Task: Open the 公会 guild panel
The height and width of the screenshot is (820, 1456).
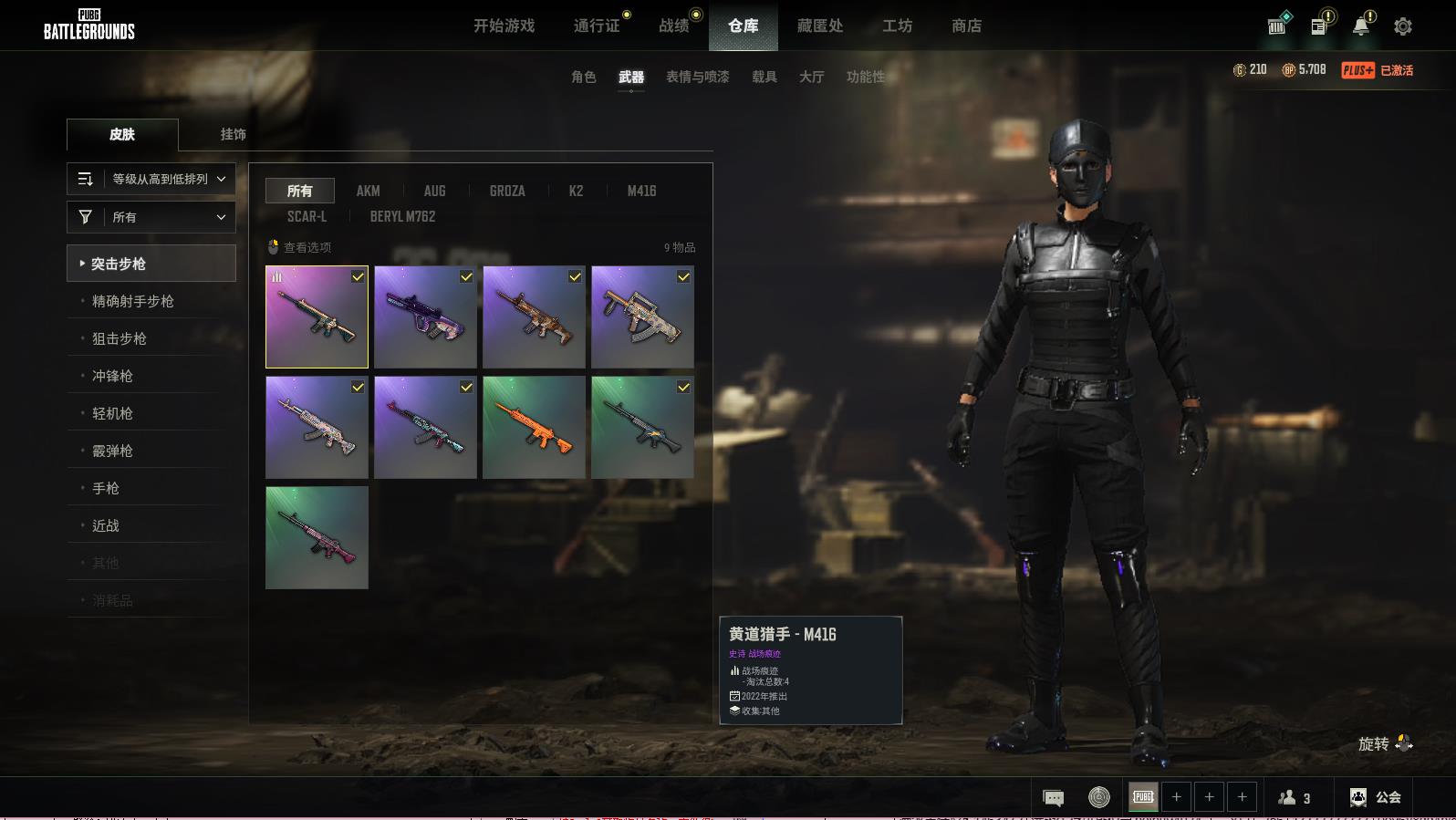Action: coord(1375,797)
